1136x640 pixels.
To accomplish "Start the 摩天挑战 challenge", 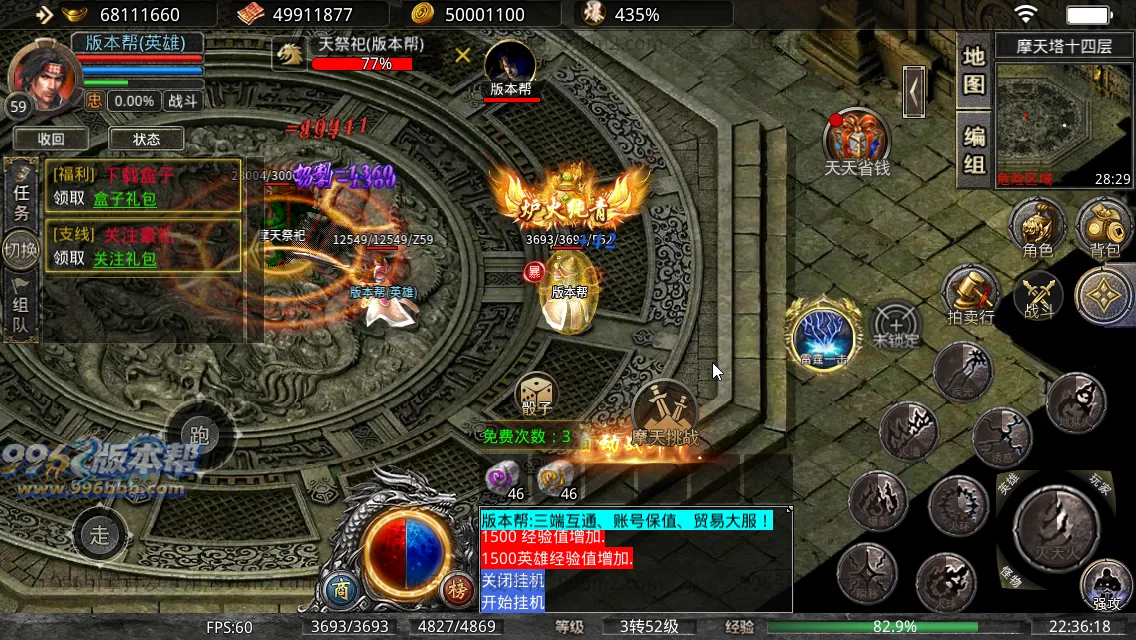I will [665, 412].
